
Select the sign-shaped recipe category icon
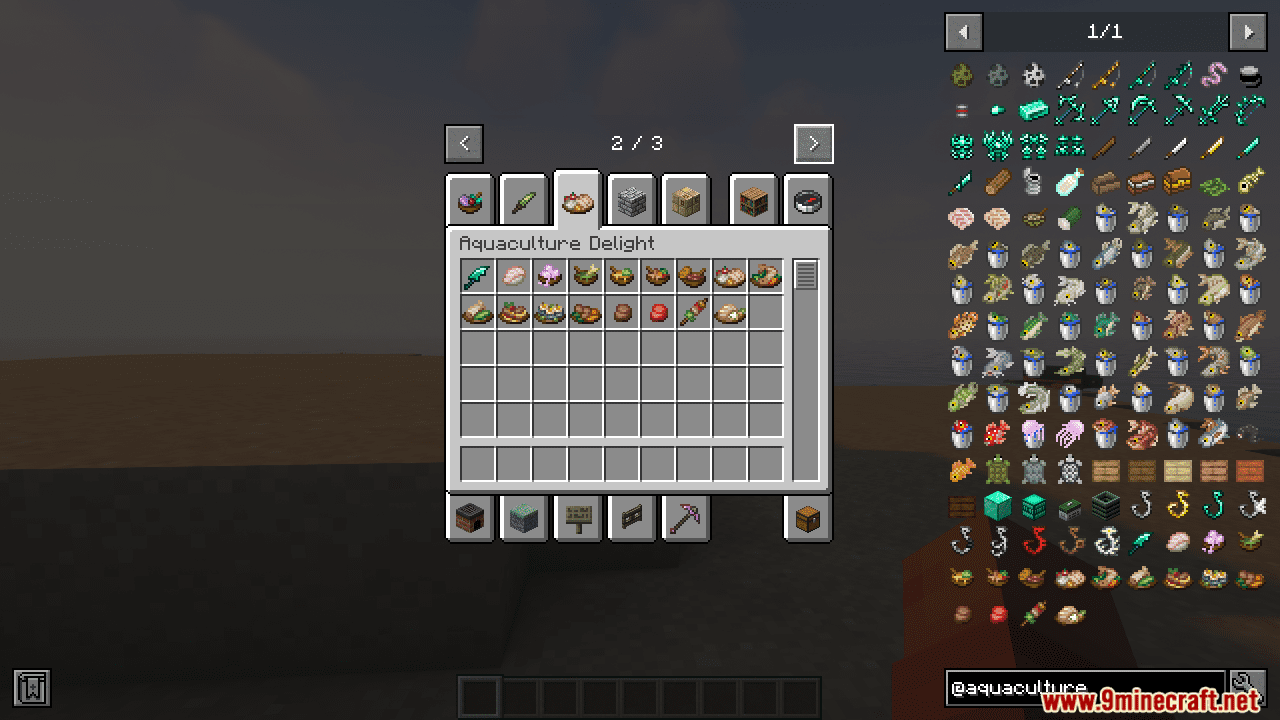coord(578,518)
